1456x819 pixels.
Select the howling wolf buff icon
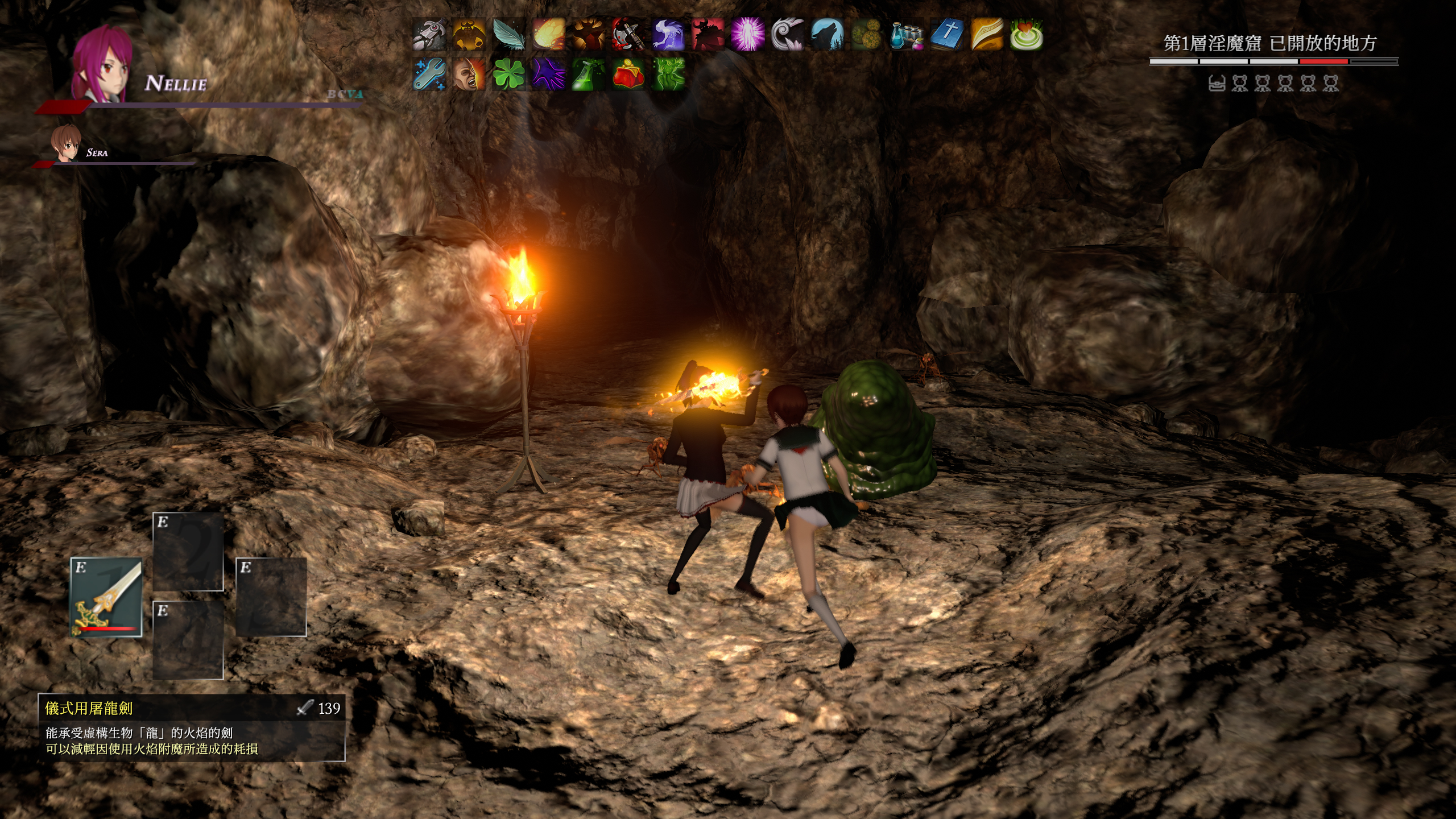pos(827,34)
